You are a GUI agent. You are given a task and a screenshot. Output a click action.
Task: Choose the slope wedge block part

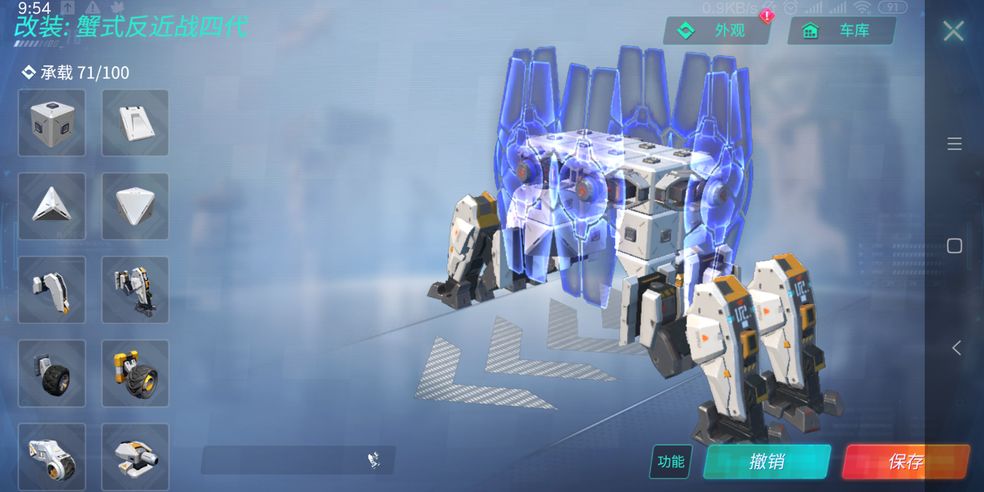pyautogui.click(x=135, y=123)
